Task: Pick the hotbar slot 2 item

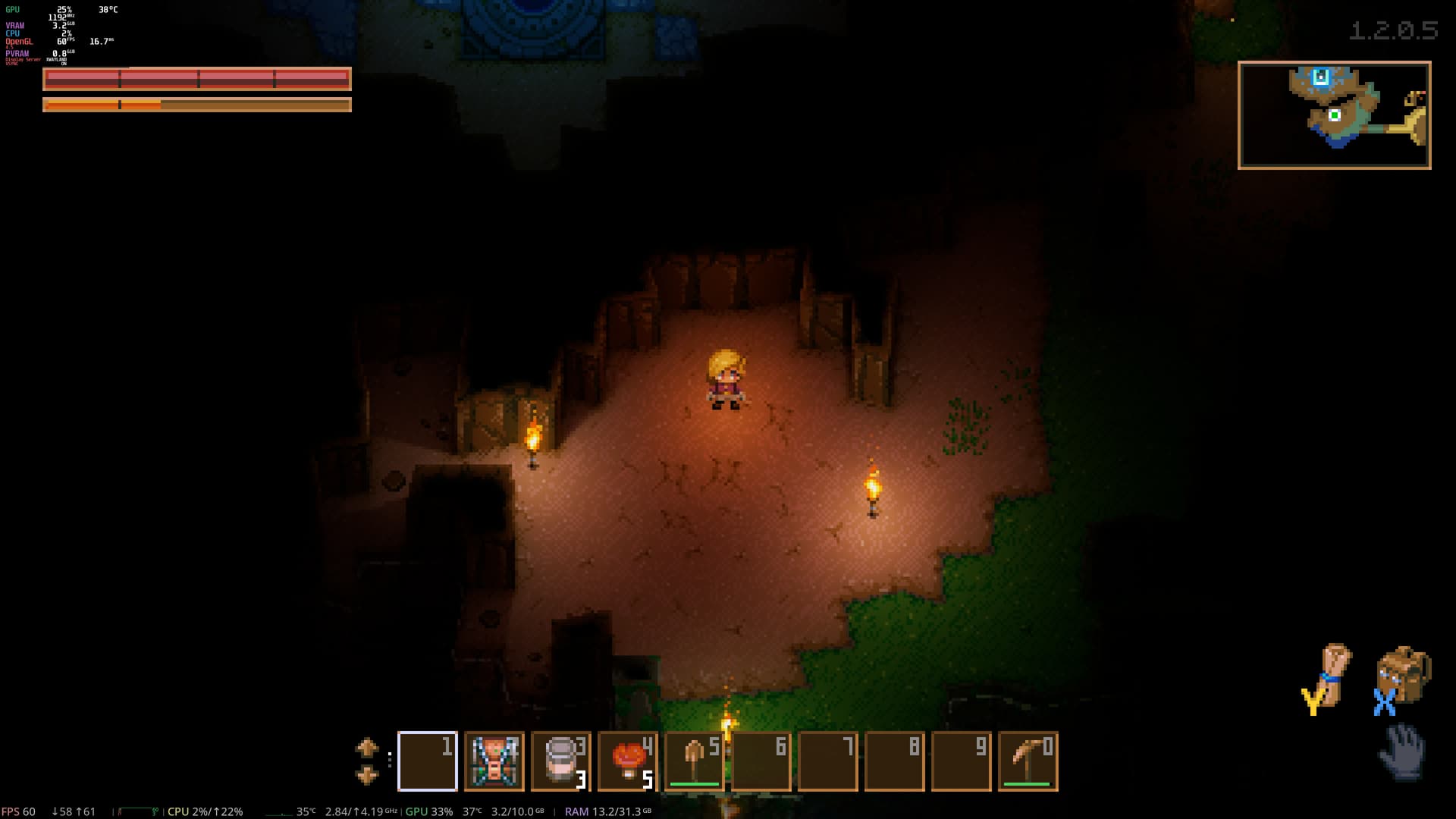Action: click(494, 761)
